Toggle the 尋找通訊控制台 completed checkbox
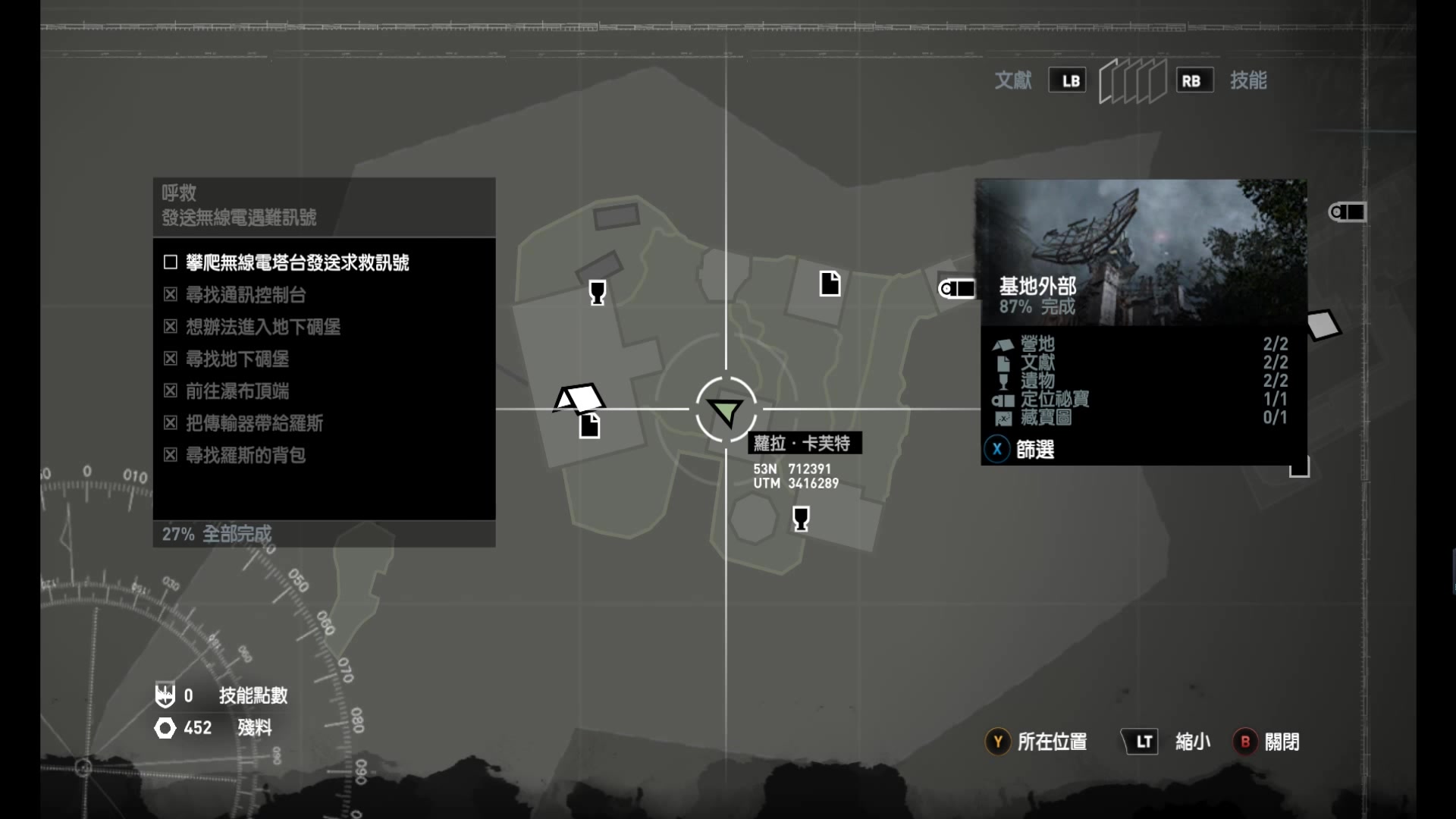This screenshot has width=1456, height=819. 171,294
